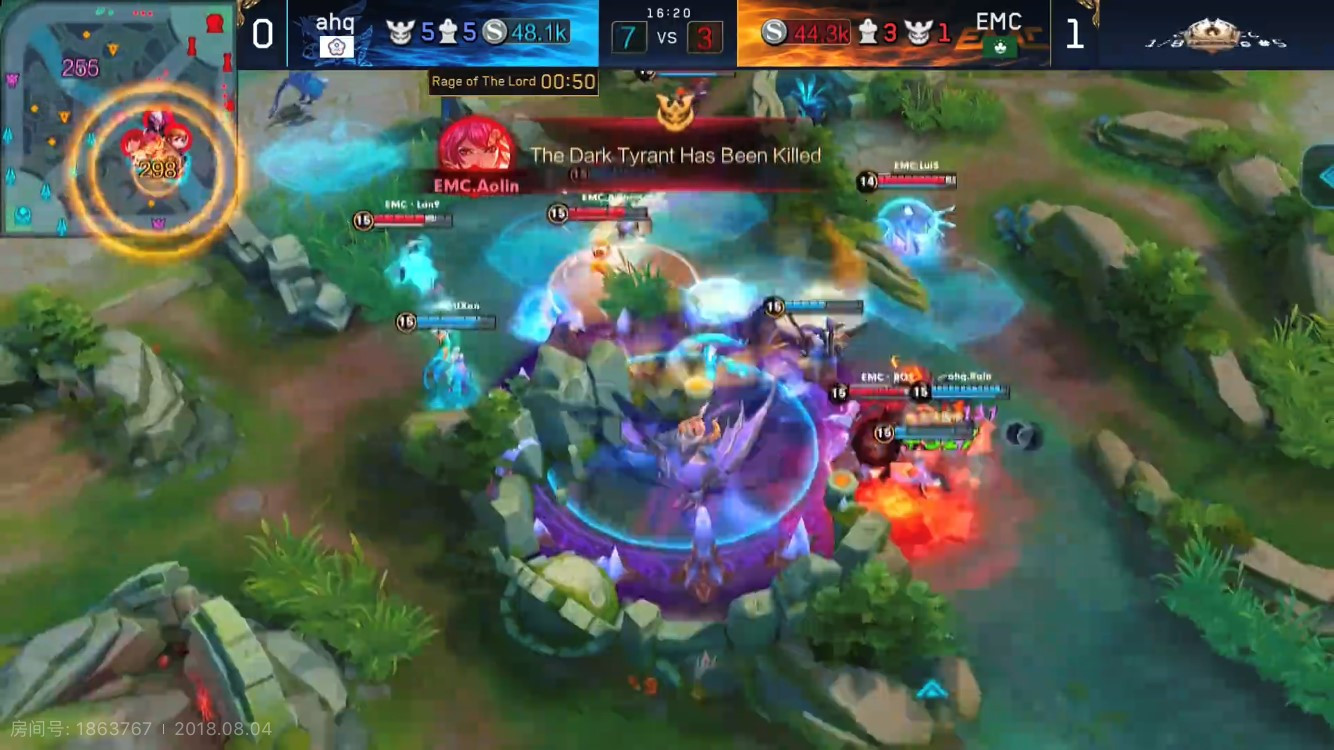Click the minimap in the corner
This screenshot has width=1334, height=750.
click(x=118, y=118)
